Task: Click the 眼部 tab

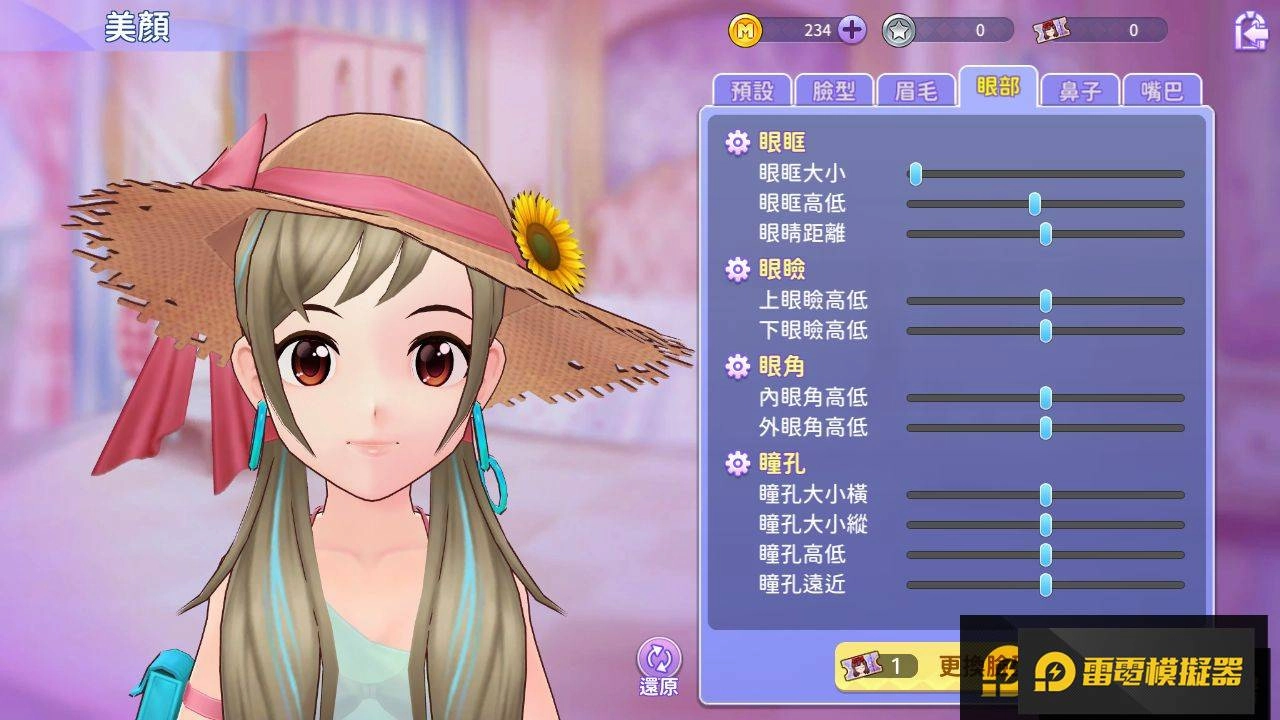Action: point(998,88)
